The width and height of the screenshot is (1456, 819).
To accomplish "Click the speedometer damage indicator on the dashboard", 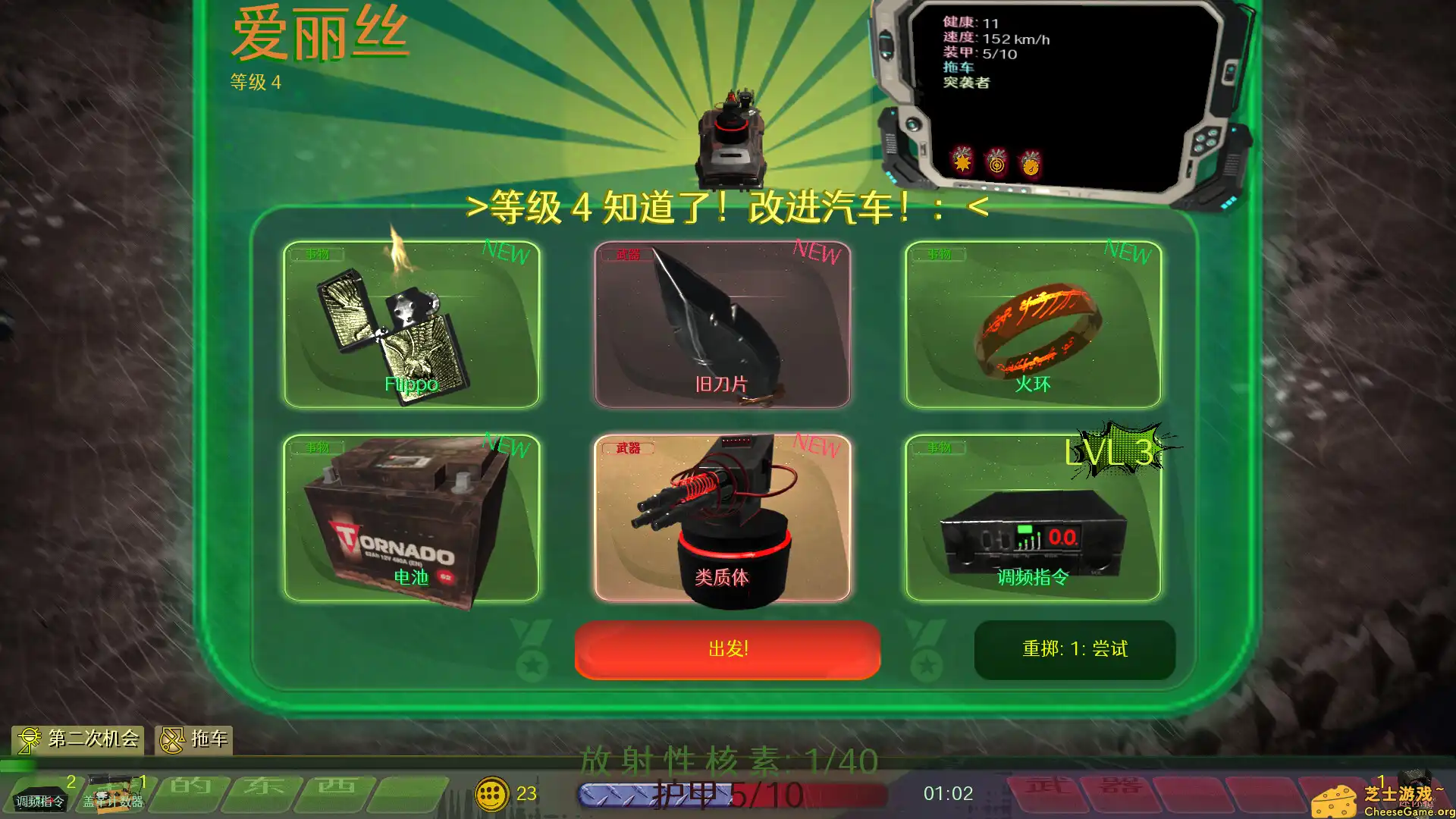I will click(x=1030, y=165).
